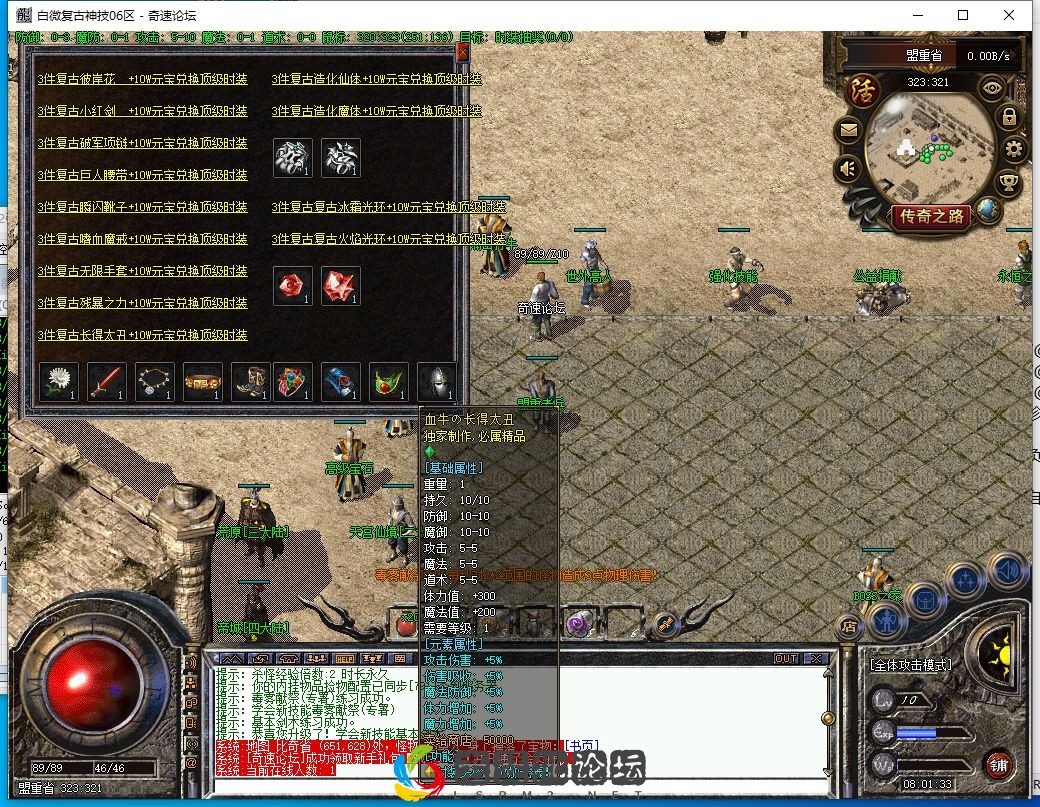Viewport: 1040px width, 807px height.
Task: Pick the steel helmet item slot
Action: point(437,381)
